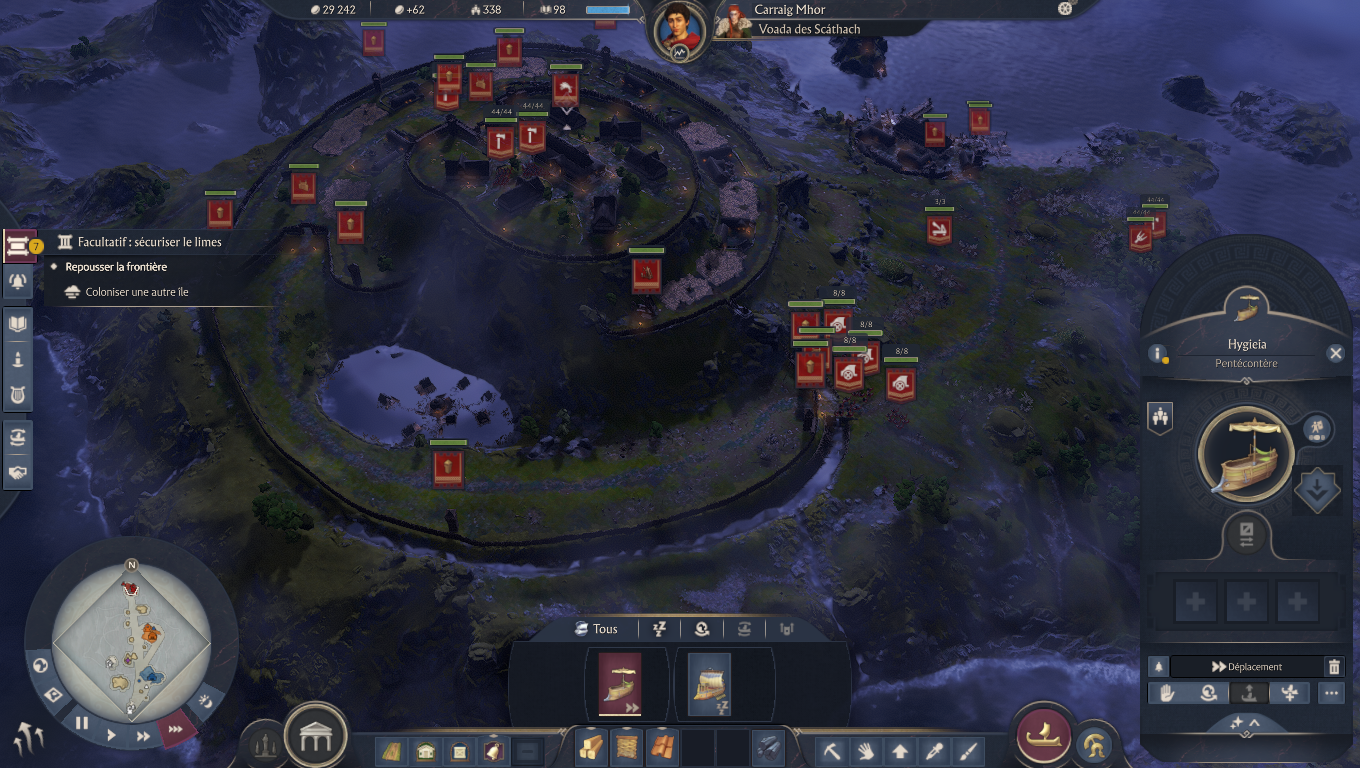Image resolution: width=1360 pixels, height=768 pixels.
Task: Select the pickaxe demolish tool
Action: point(832,750)
